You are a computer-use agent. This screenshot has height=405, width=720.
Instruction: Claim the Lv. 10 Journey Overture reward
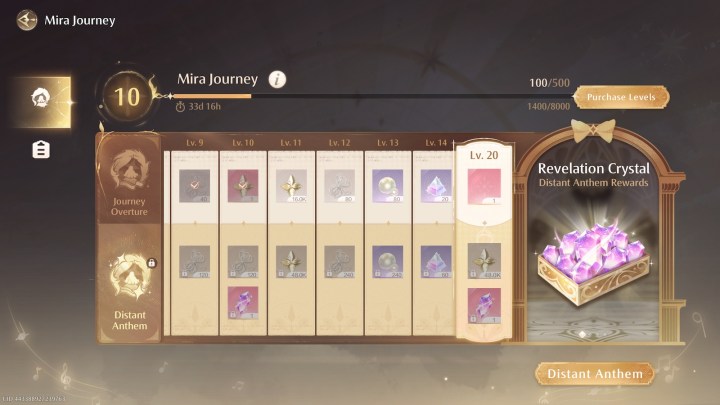click(243, 185)
